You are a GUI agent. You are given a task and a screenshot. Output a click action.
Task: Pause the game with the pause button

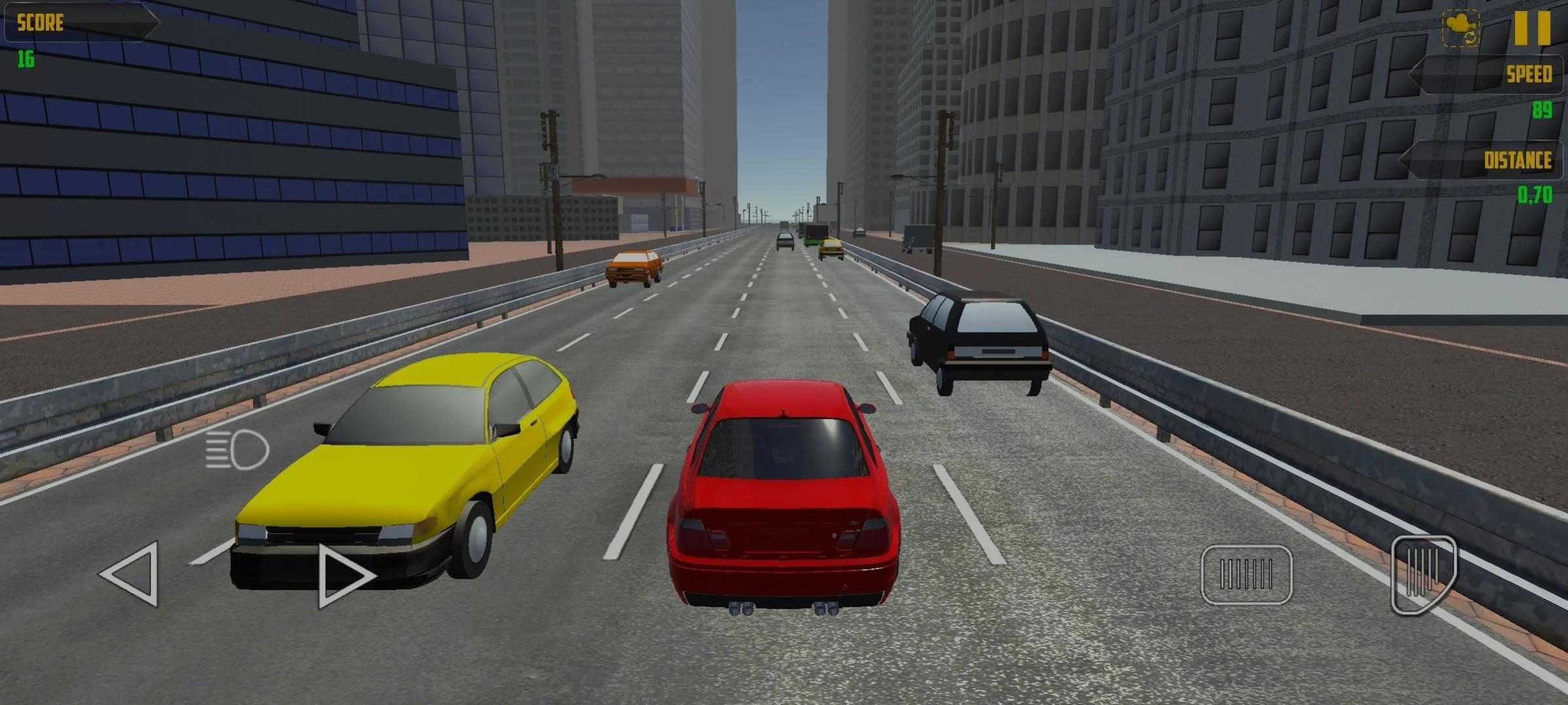[x=1532, y=28]
